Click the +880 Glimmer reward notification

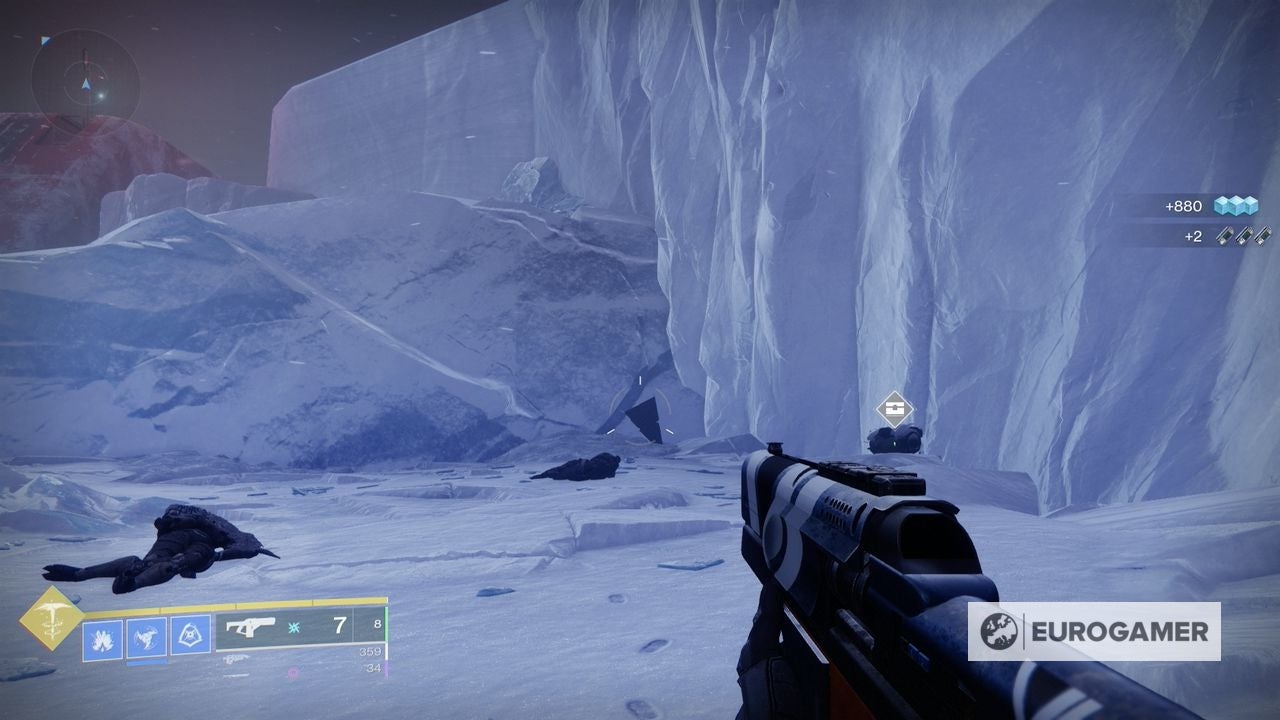coord(1183,206)
